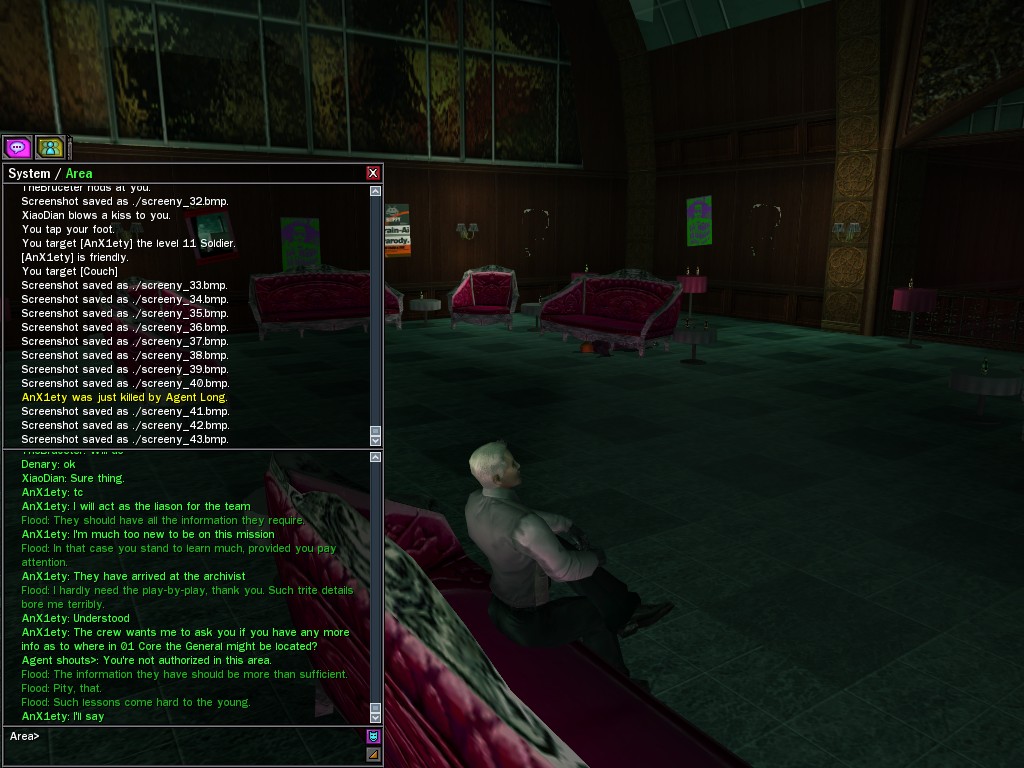Close the System / Area chat window
The height and width of the screenshot is (768, 1024).
coord(373,173)
